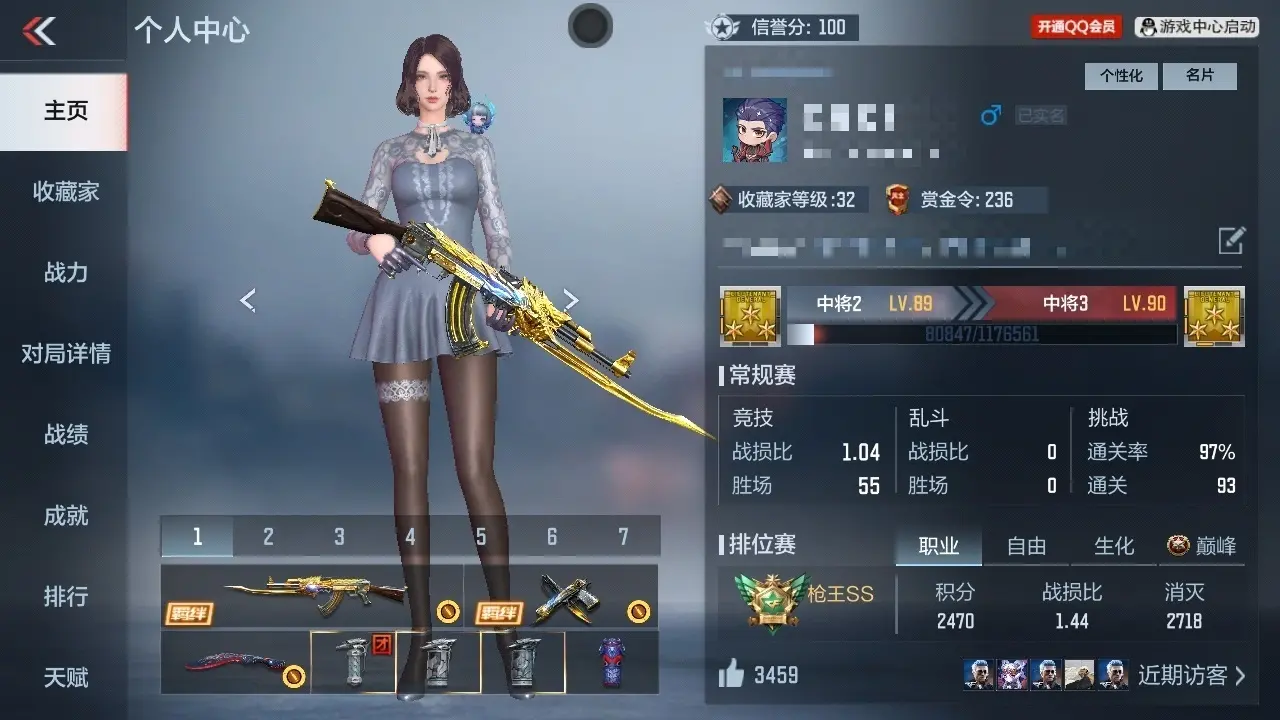This screenshot has width=1280, height=720.
Task: View 近期访客 recent visitors
Action: pos(1191,675)
